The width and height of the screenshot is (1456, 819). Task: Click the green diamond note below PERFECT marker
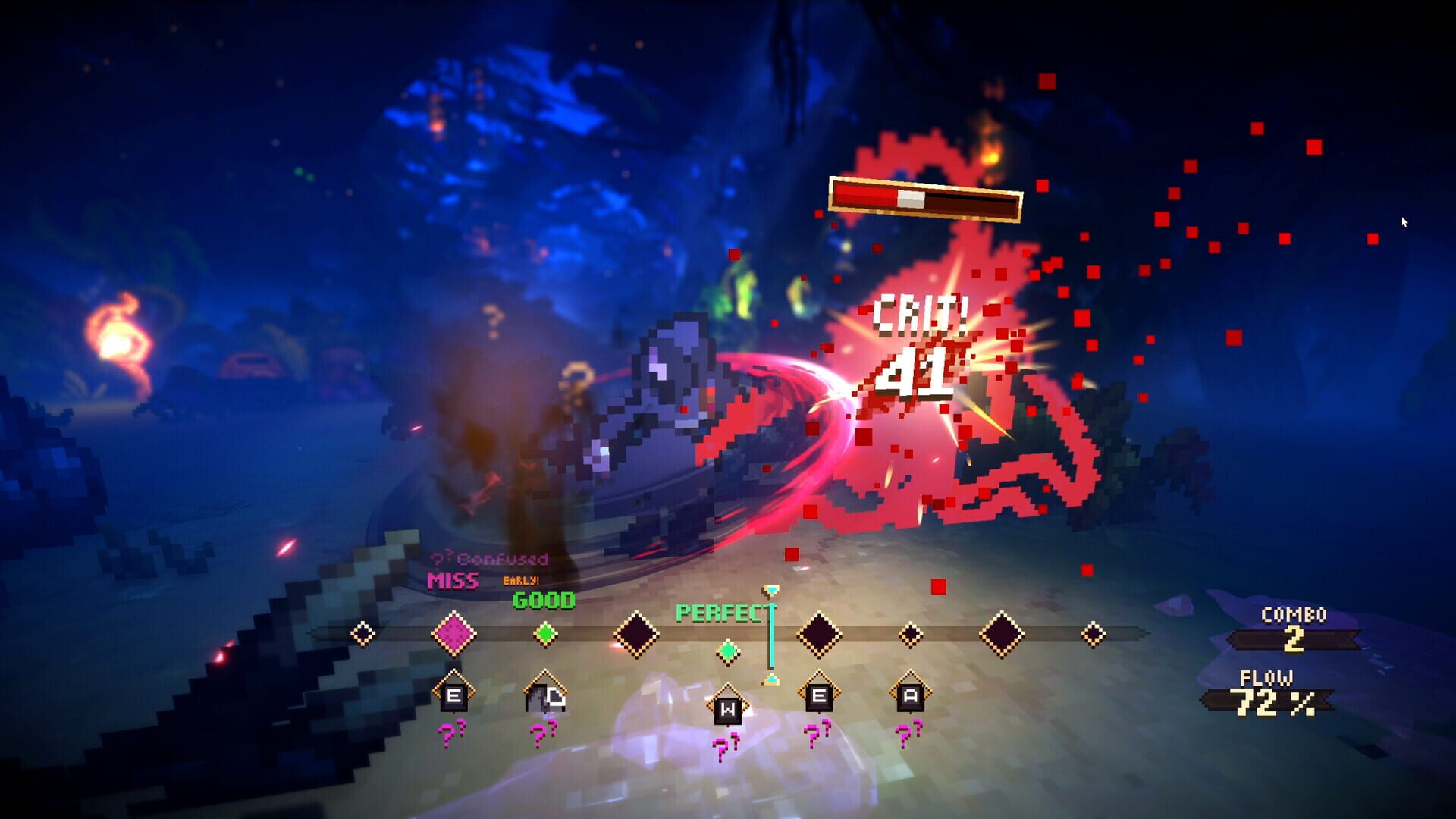click(x=726, y=649)
